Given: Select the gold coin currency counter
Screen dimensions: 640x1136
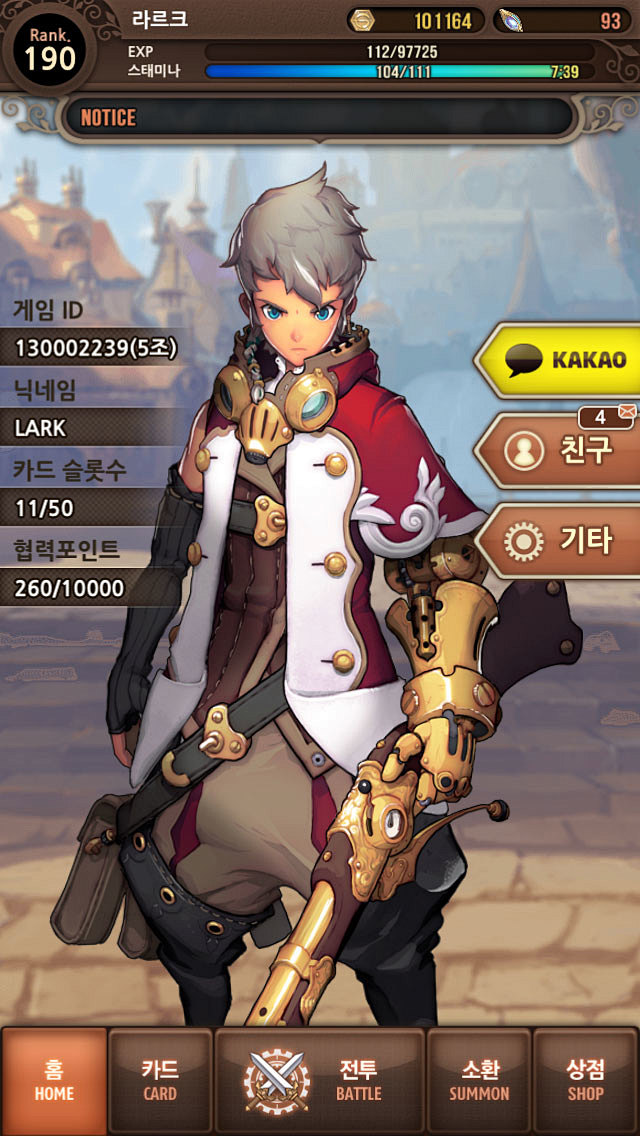Looking at the screenshot, I should coord(415,21).
